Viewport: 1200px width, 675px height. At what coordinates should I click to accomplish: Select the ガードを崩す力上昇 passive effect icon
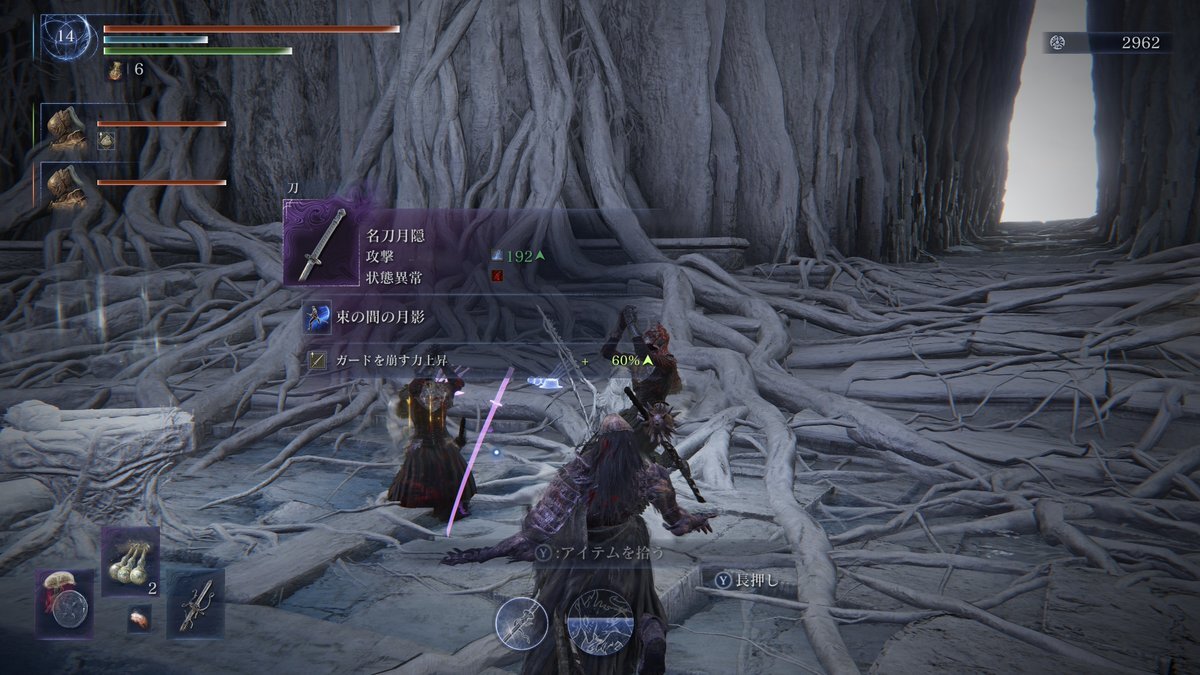point(319,360)
